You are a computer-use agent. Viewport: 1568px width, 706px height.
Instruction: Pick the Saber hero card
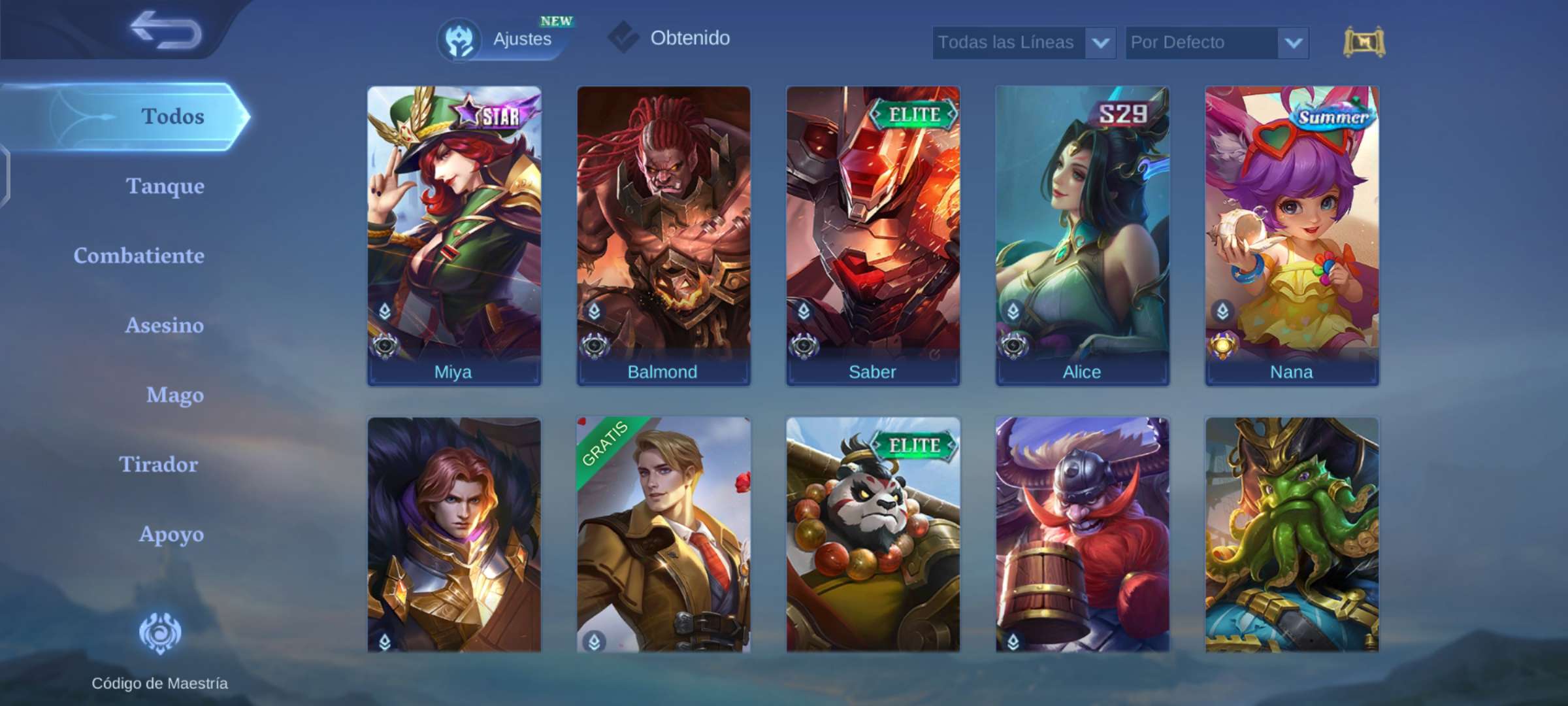click(x=873, y=235)
